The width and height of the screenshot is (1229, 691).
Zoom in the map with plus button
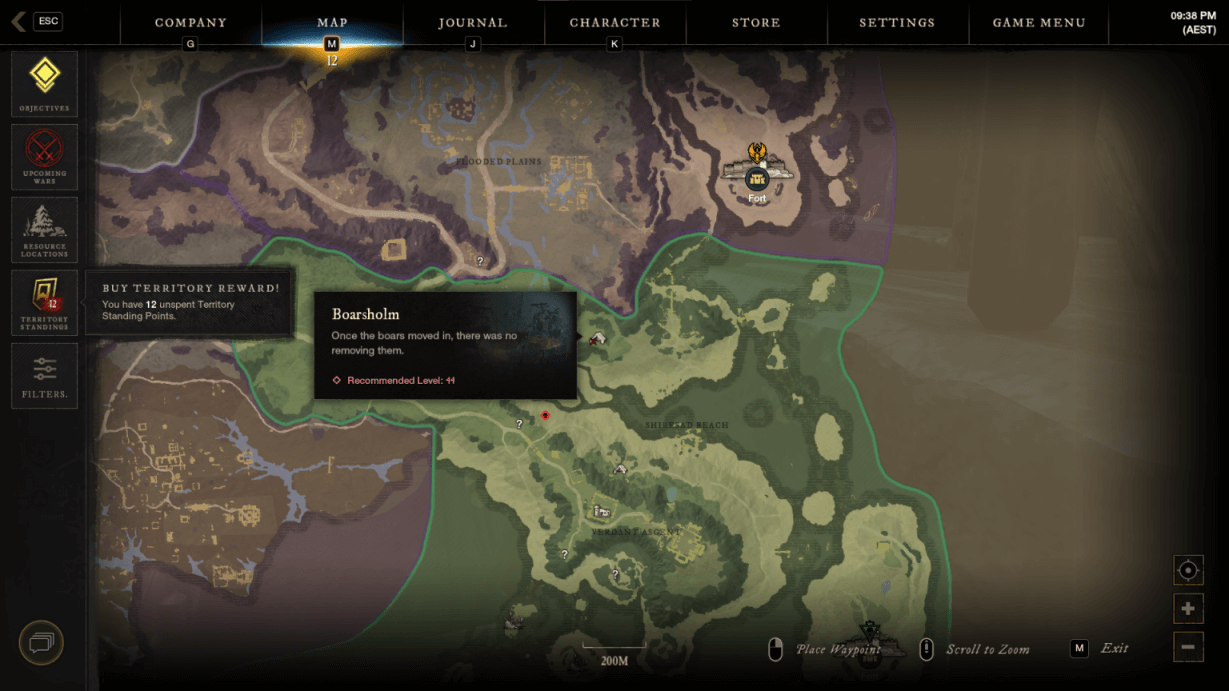click(1188, 608)
